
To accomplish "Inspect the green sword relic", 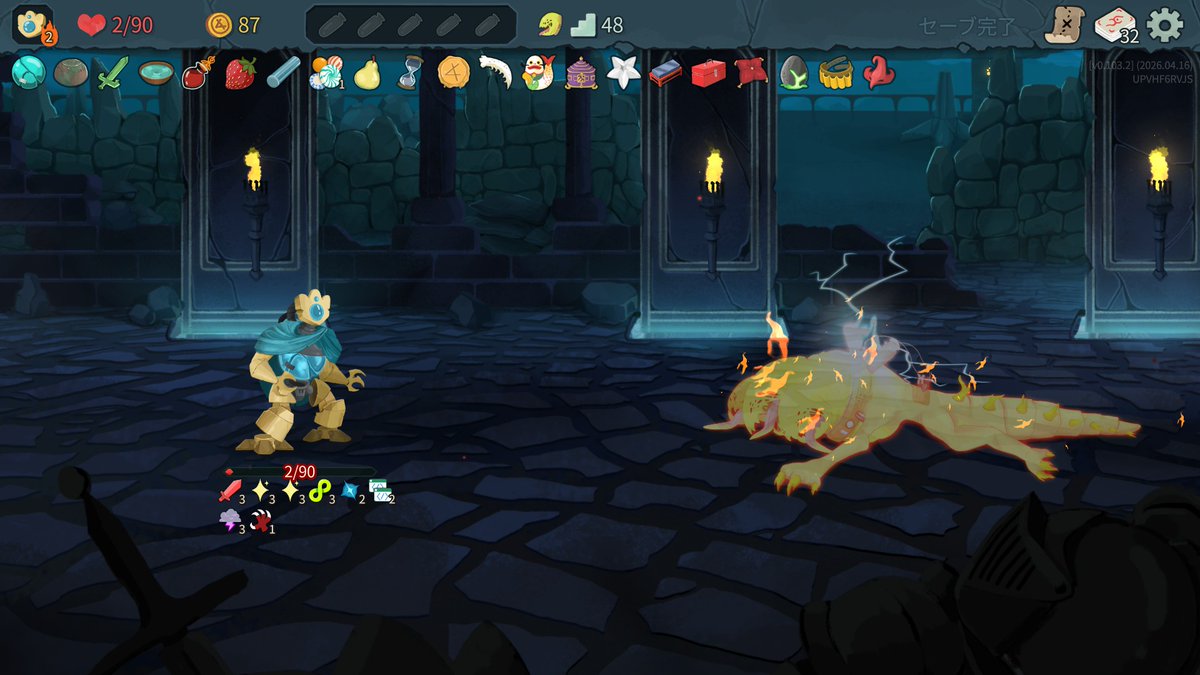I will pyautogui.click(x=112, y=73).
